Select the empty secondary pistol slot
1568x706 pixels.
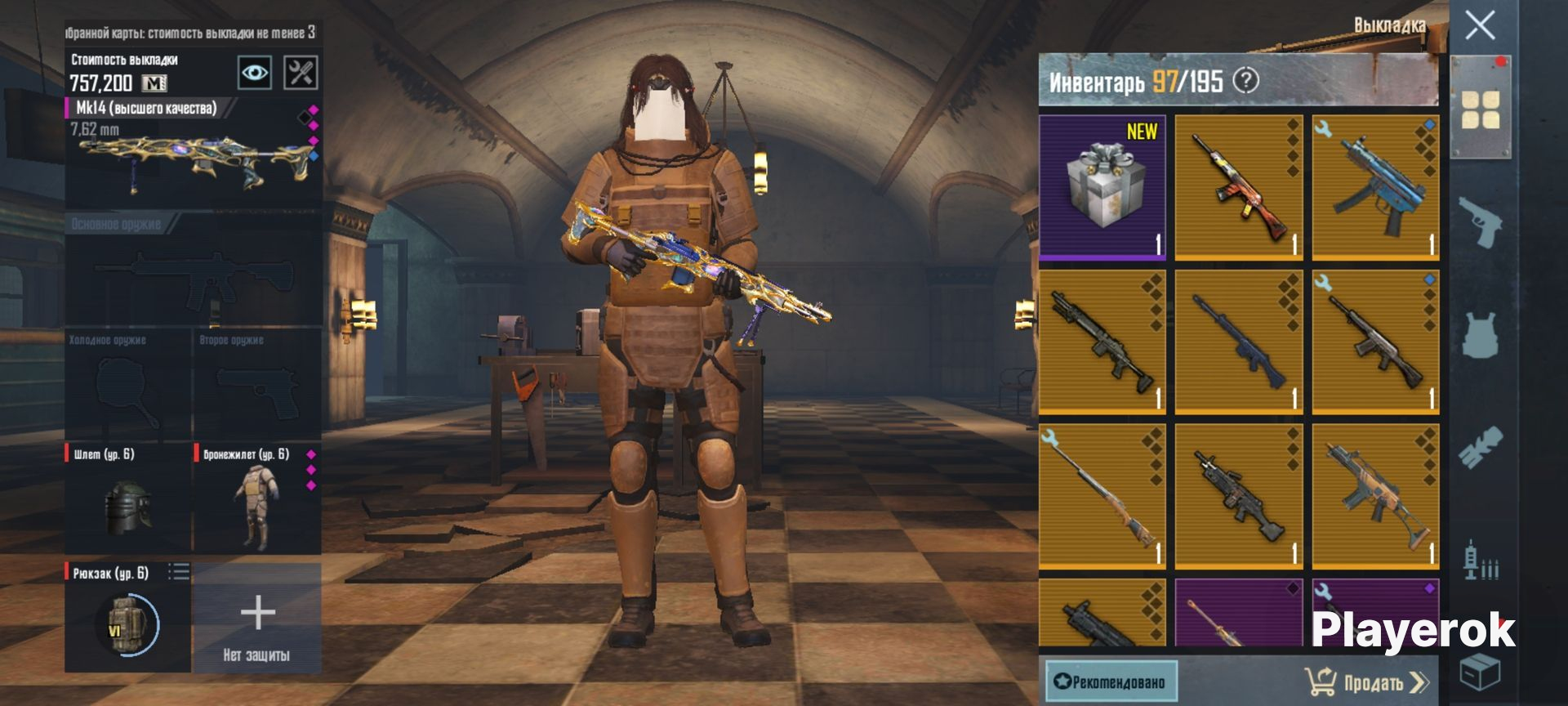pos(256,384)
